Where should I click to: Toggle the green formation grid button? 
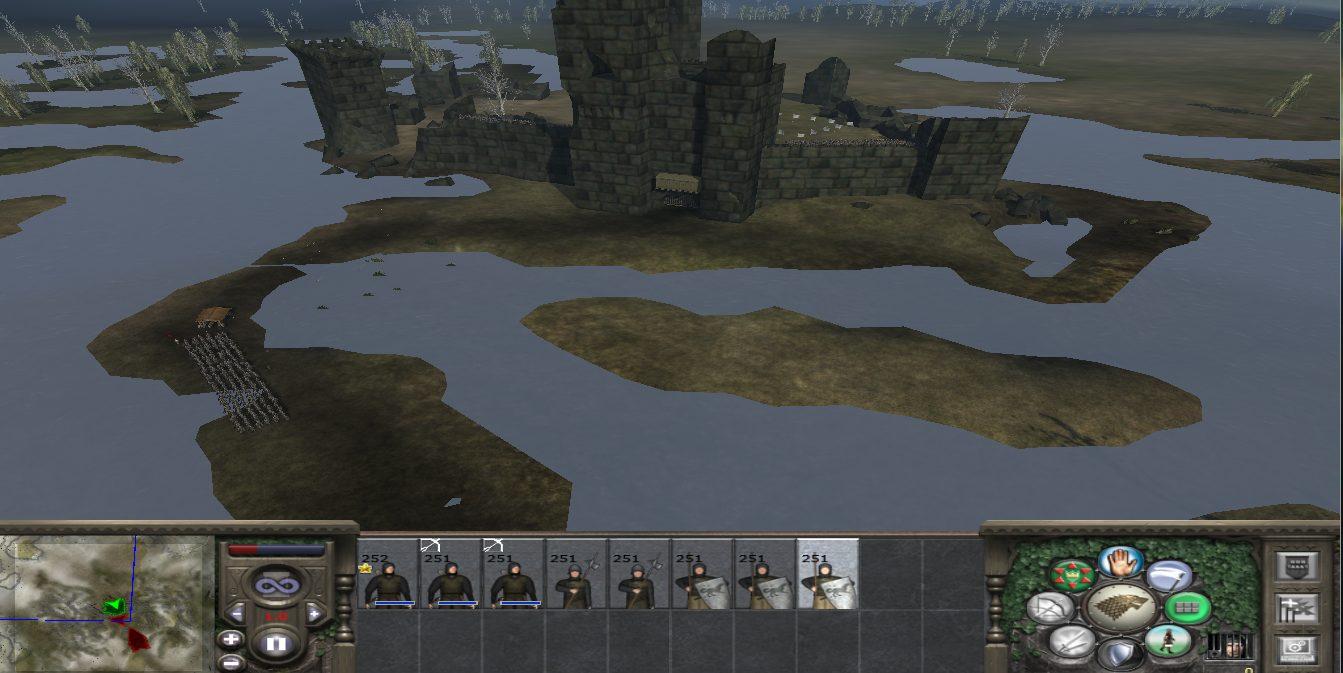tap(1187, 607)
